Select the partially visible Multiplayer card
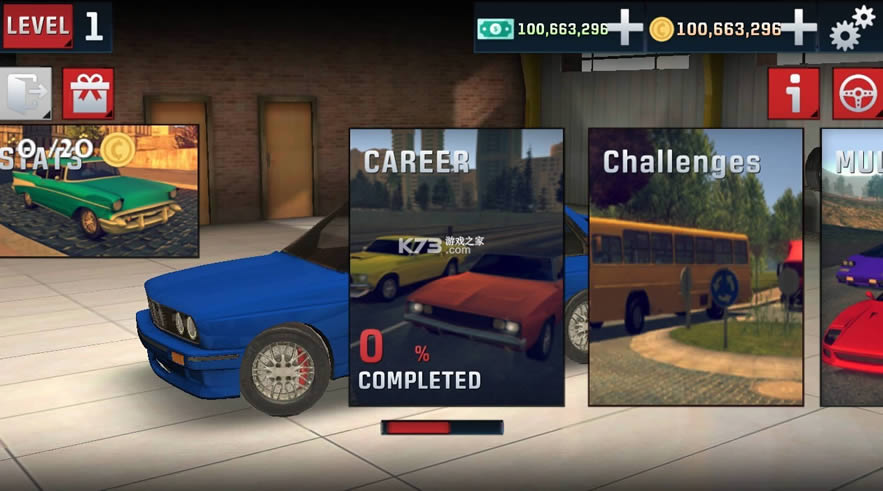The height and width of the screenshot is (491, 883). pyautogui.click(x=852, y=266)
